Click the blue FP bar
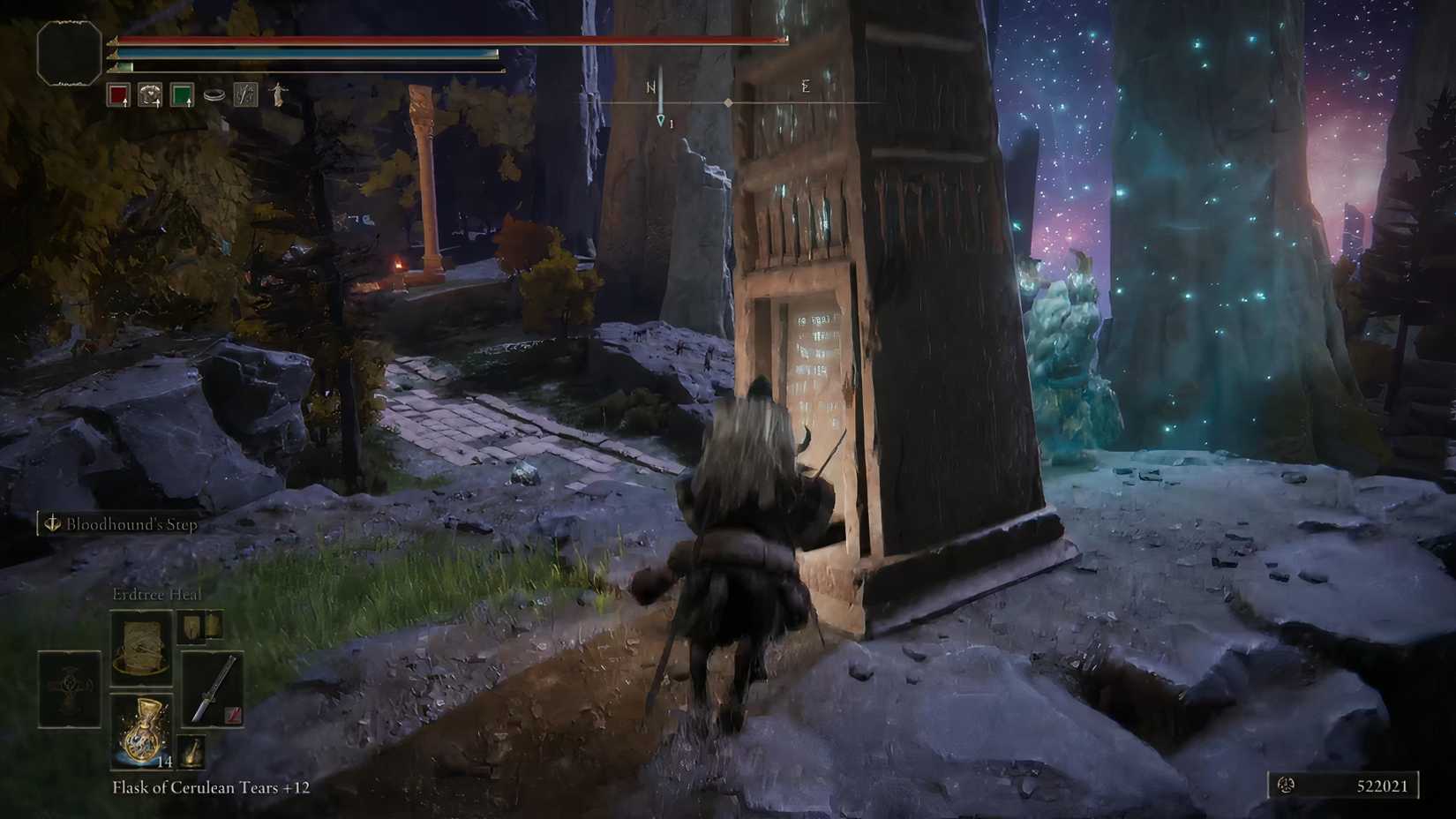The image size is (1456, 819). pyautogui.click(x=300, y=54)
